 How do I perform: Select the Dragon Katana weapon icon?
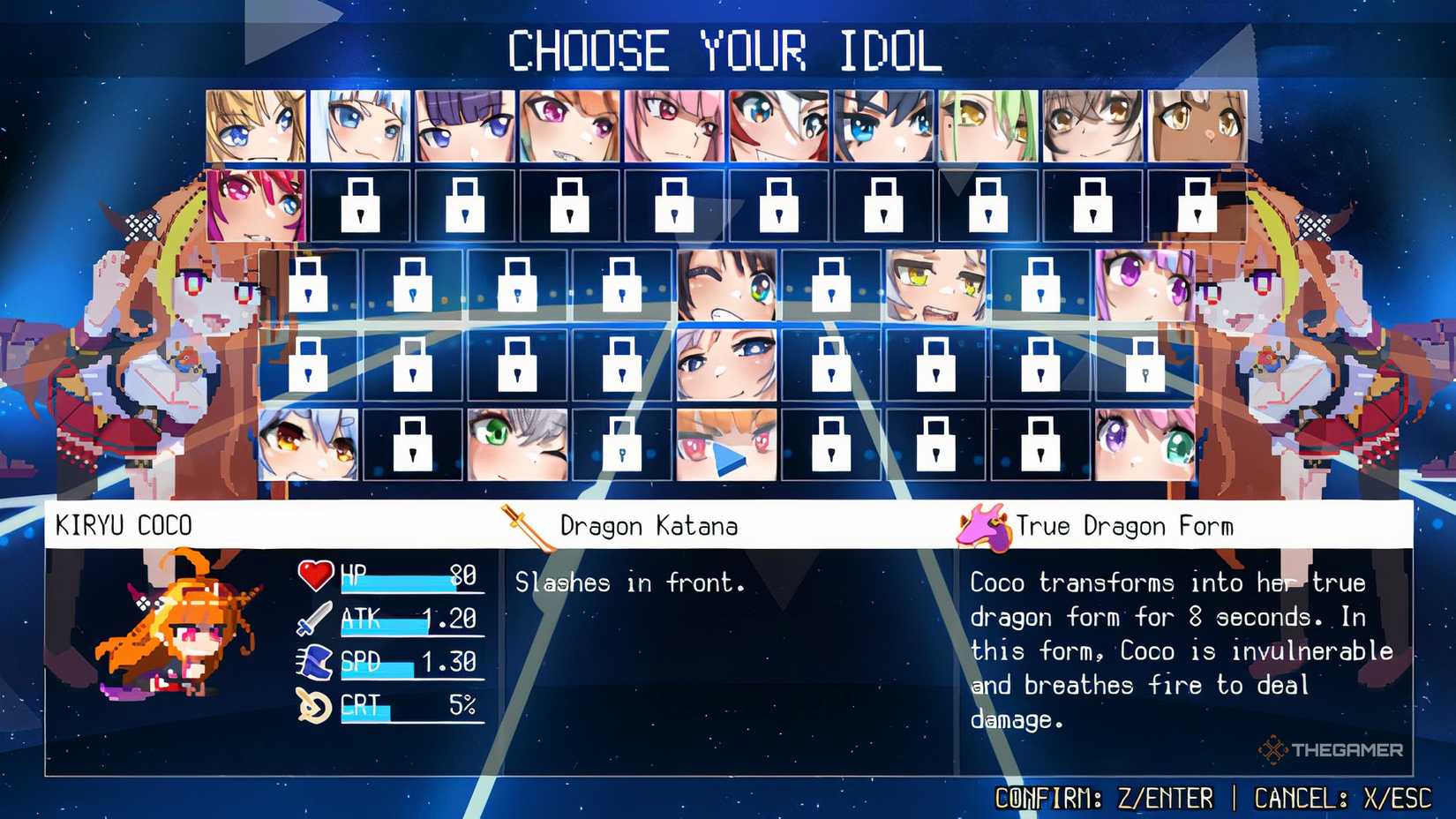(x=522, y=526)
